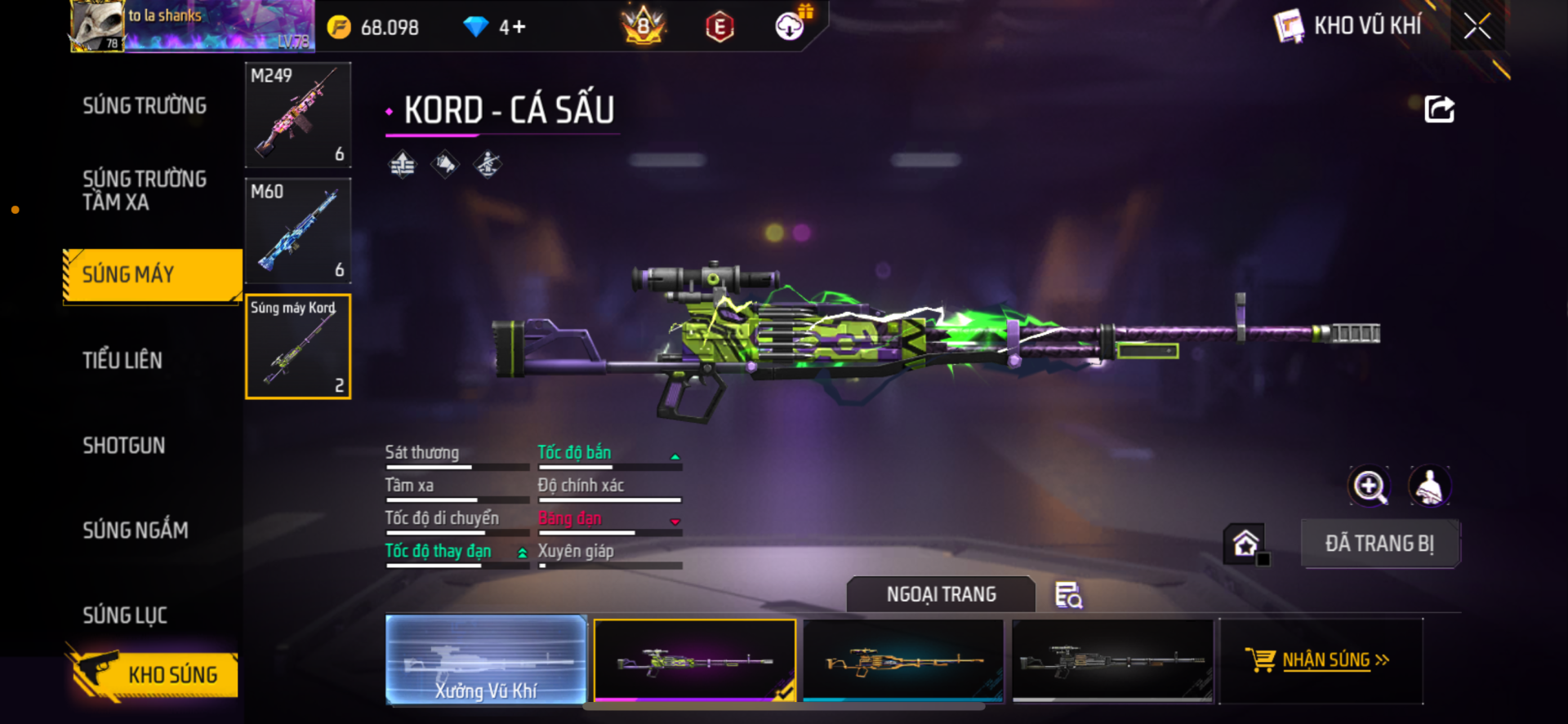
Task: Select the Súng Trường category
Action: pyautogui.click(x=145, y=106)
